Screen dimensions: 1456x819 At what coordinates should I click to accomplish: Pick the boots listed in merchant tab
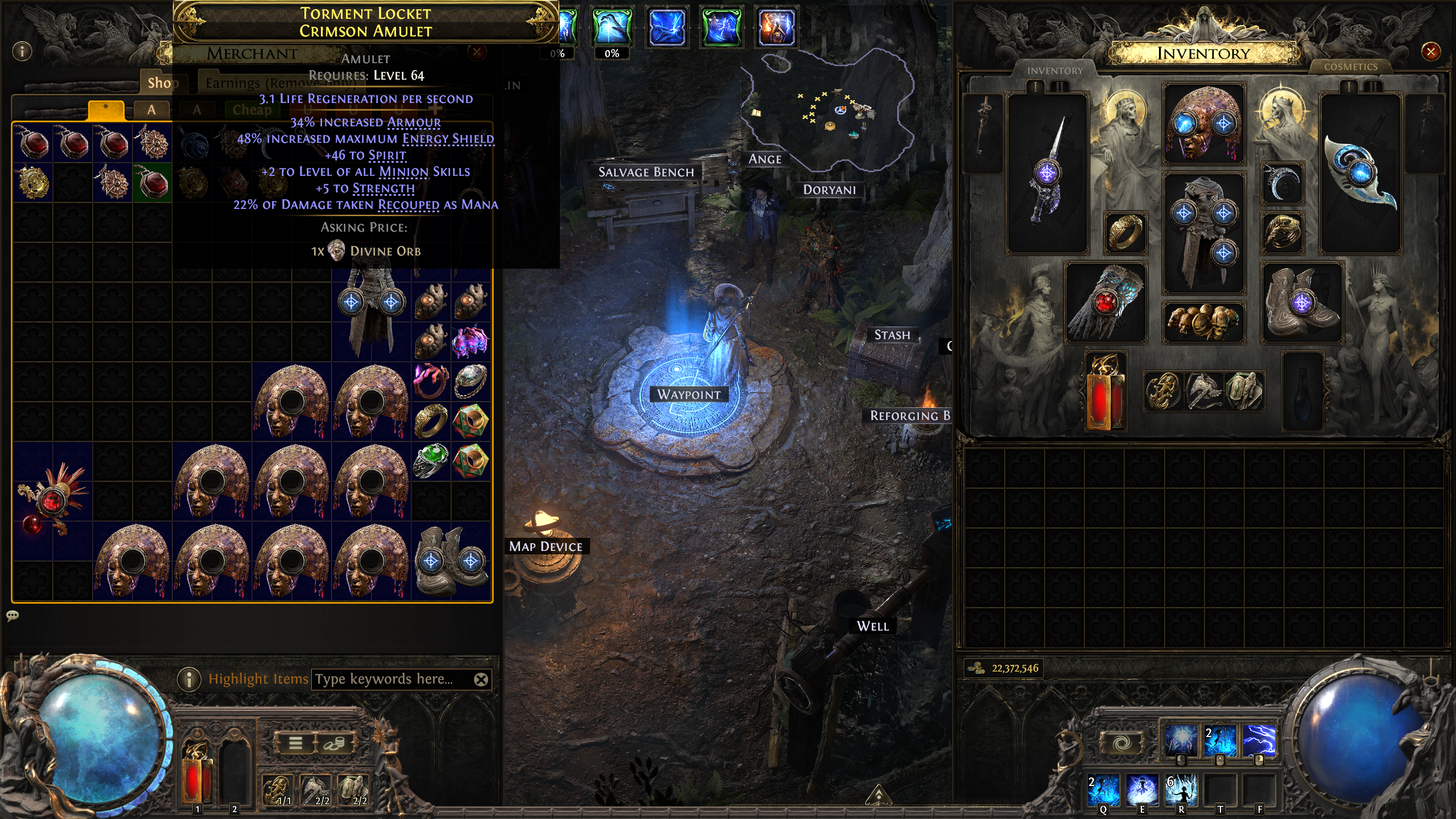click(x=451, y=560)
